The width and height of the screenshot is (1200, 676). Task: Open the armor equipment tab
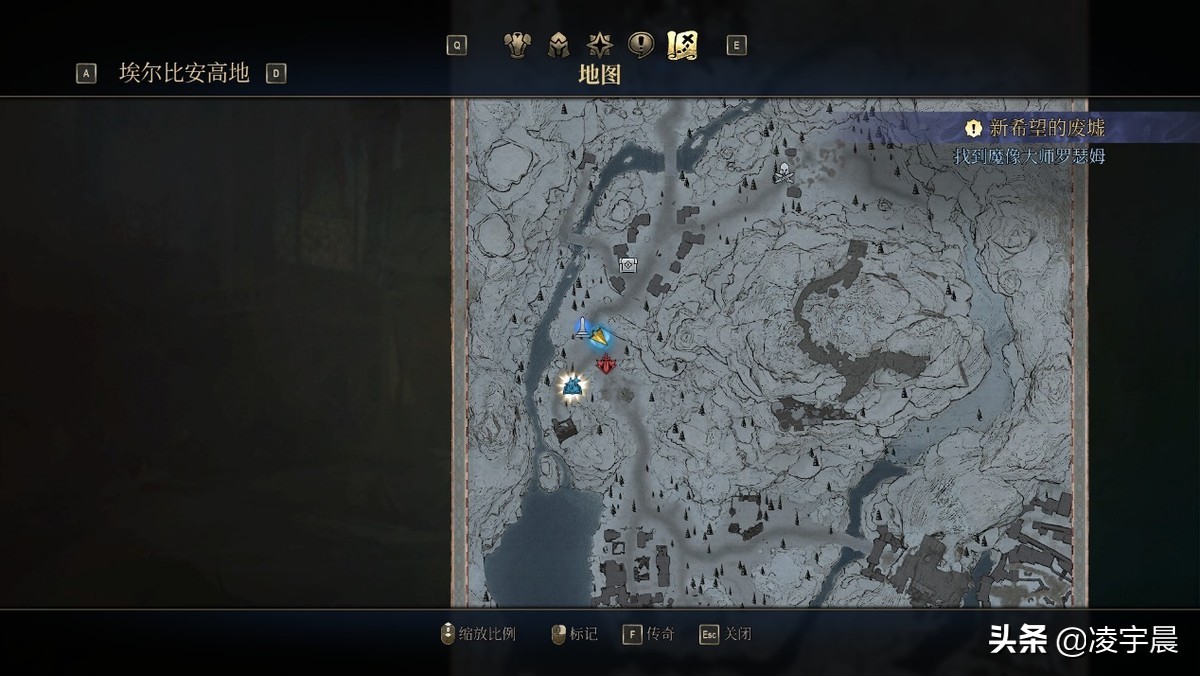point(516,45)
